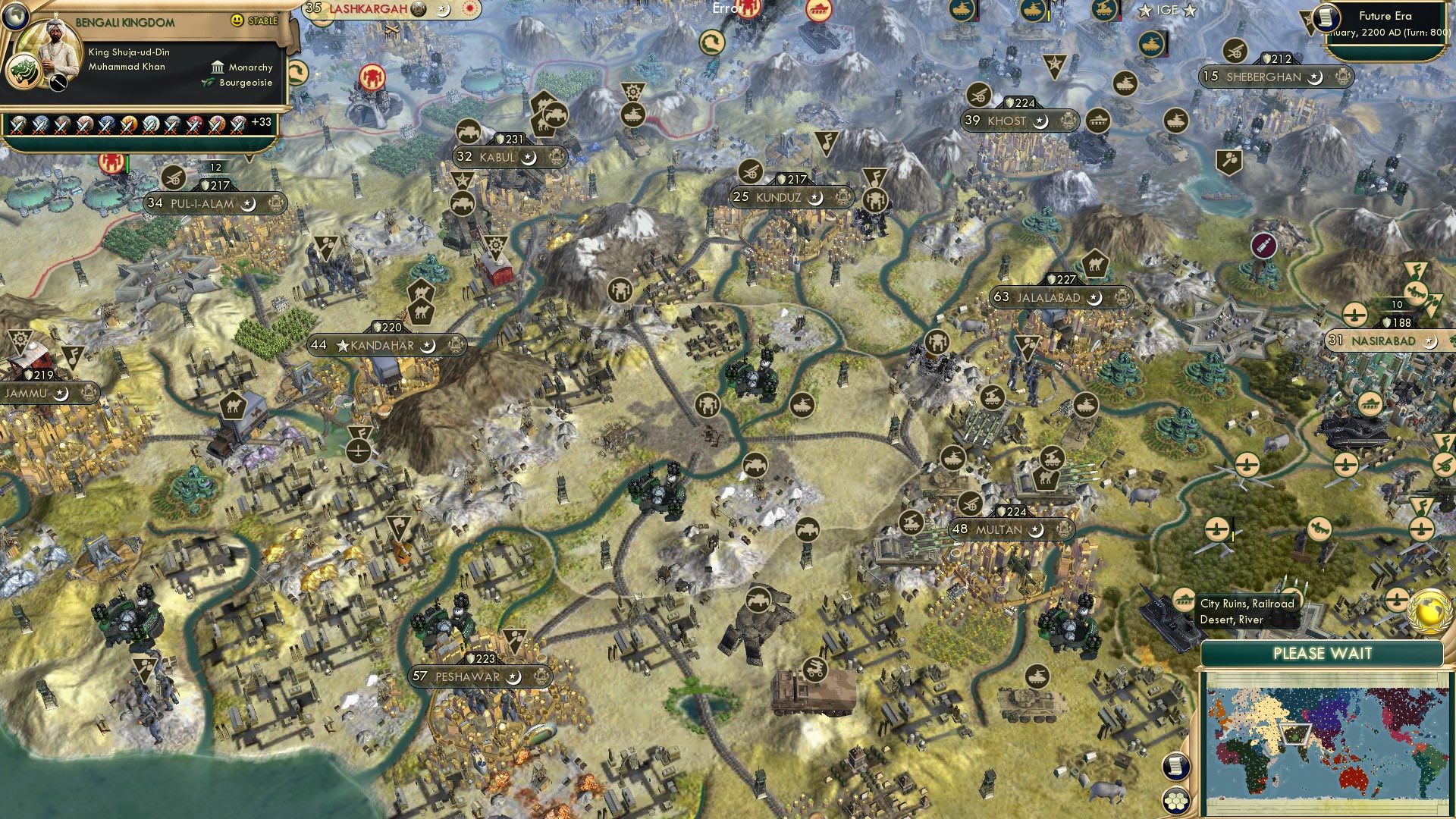This screenshot has width=1456, height=819.
Task: Click the Monarchy government icon in the Bengali Kingdom panel
Action: pos(216,68)
